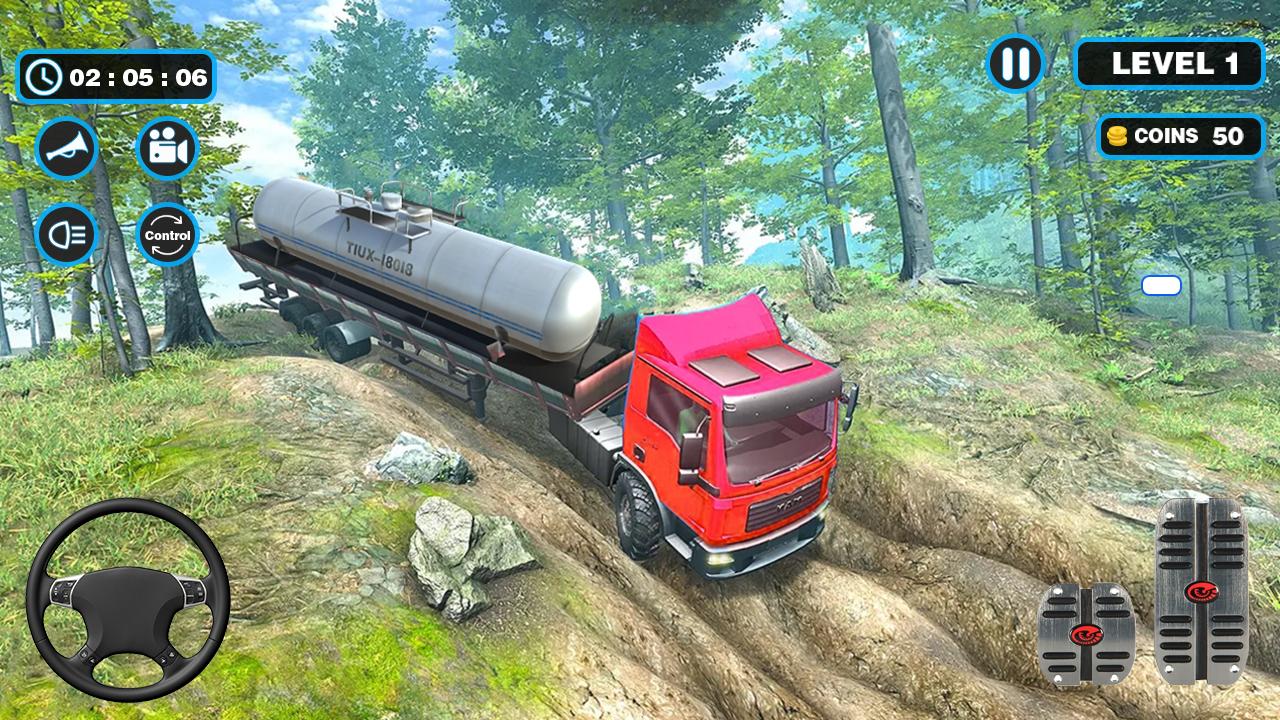Tap the COINS 50 counter

click(1180, 136)
